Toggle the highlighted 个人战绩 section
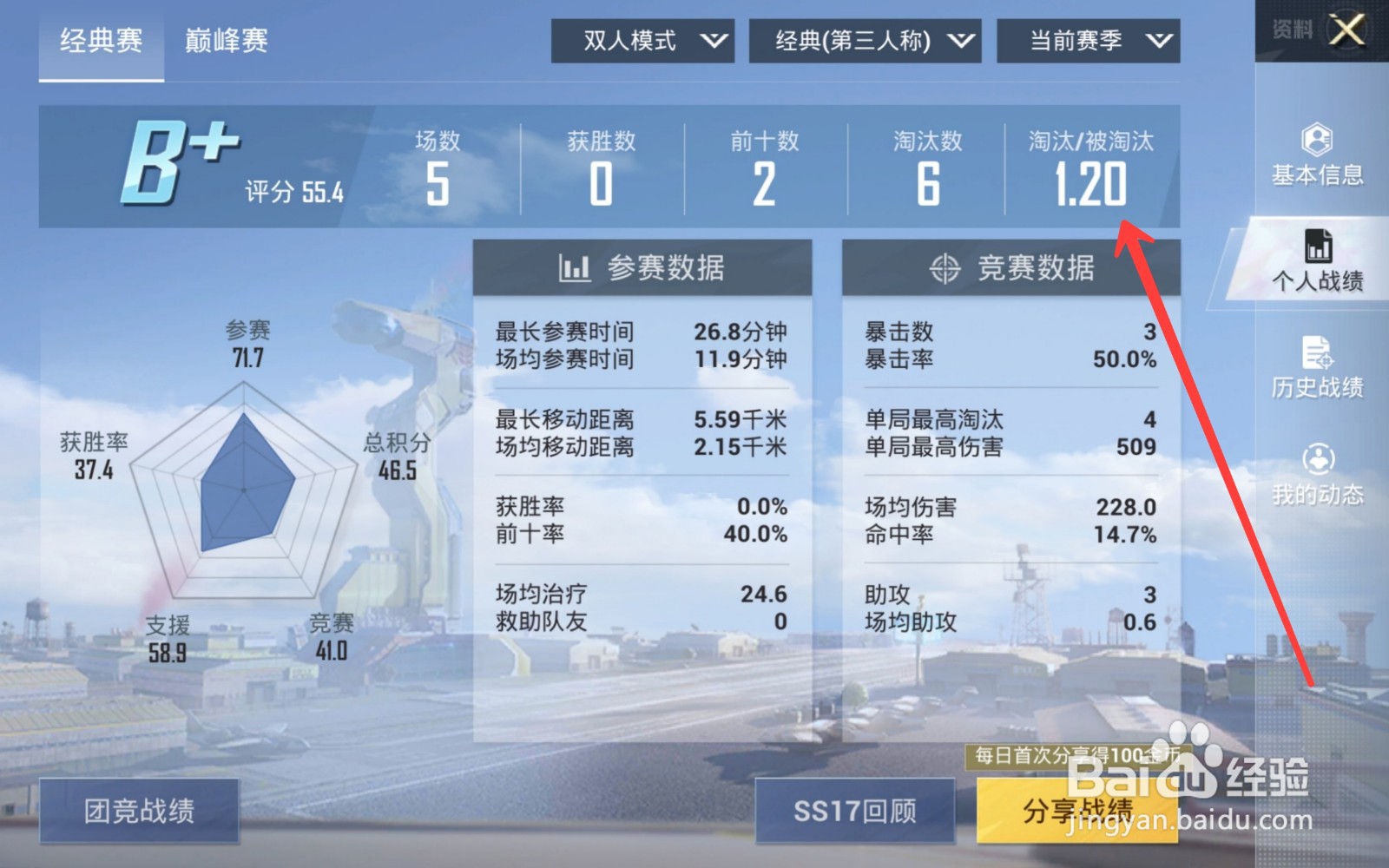 1320,260
